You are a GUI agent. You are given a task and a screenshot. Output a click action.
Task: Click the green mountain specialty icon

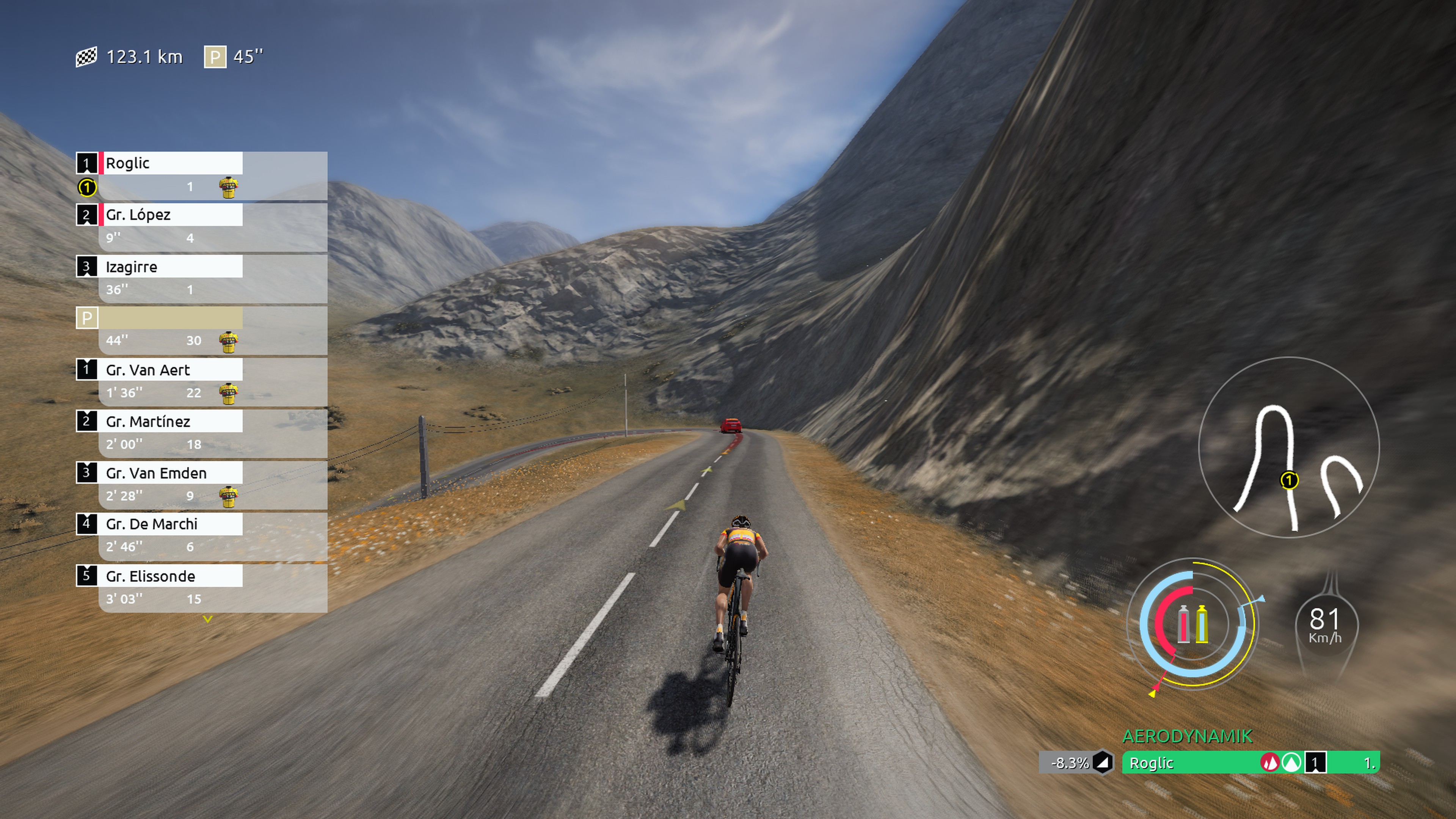[x=1291, y=763]
